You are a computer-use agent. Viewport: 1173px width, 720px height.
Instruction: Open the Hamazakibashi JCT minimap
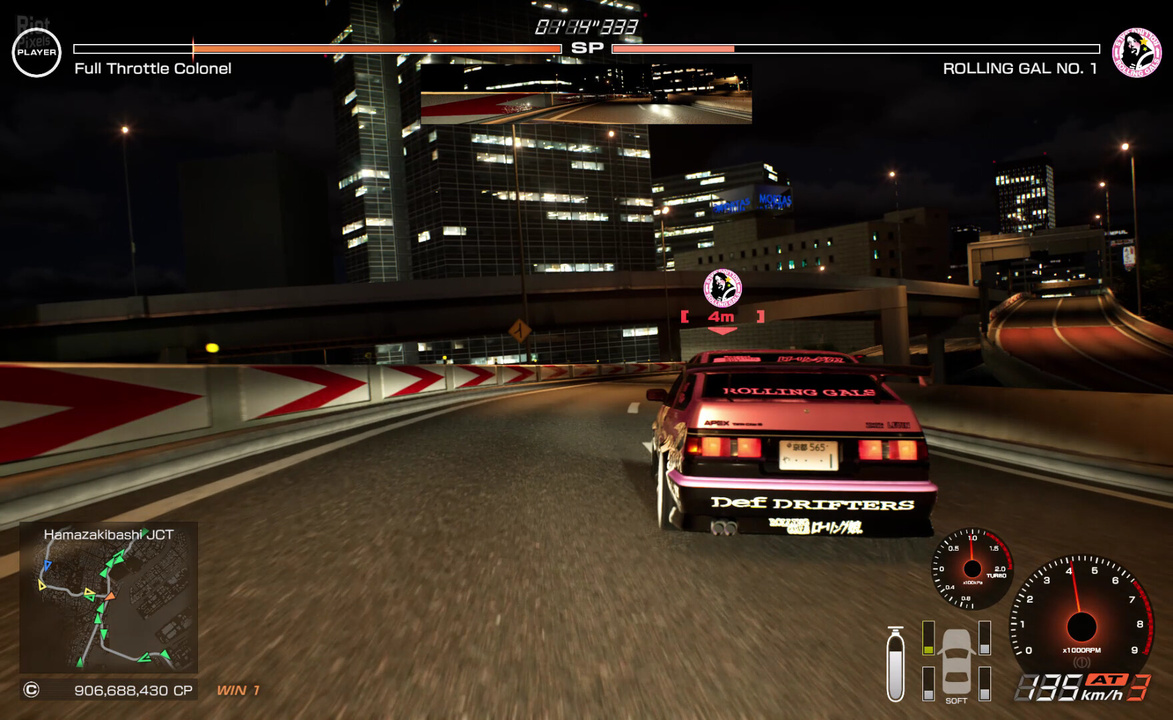(108, 597)
